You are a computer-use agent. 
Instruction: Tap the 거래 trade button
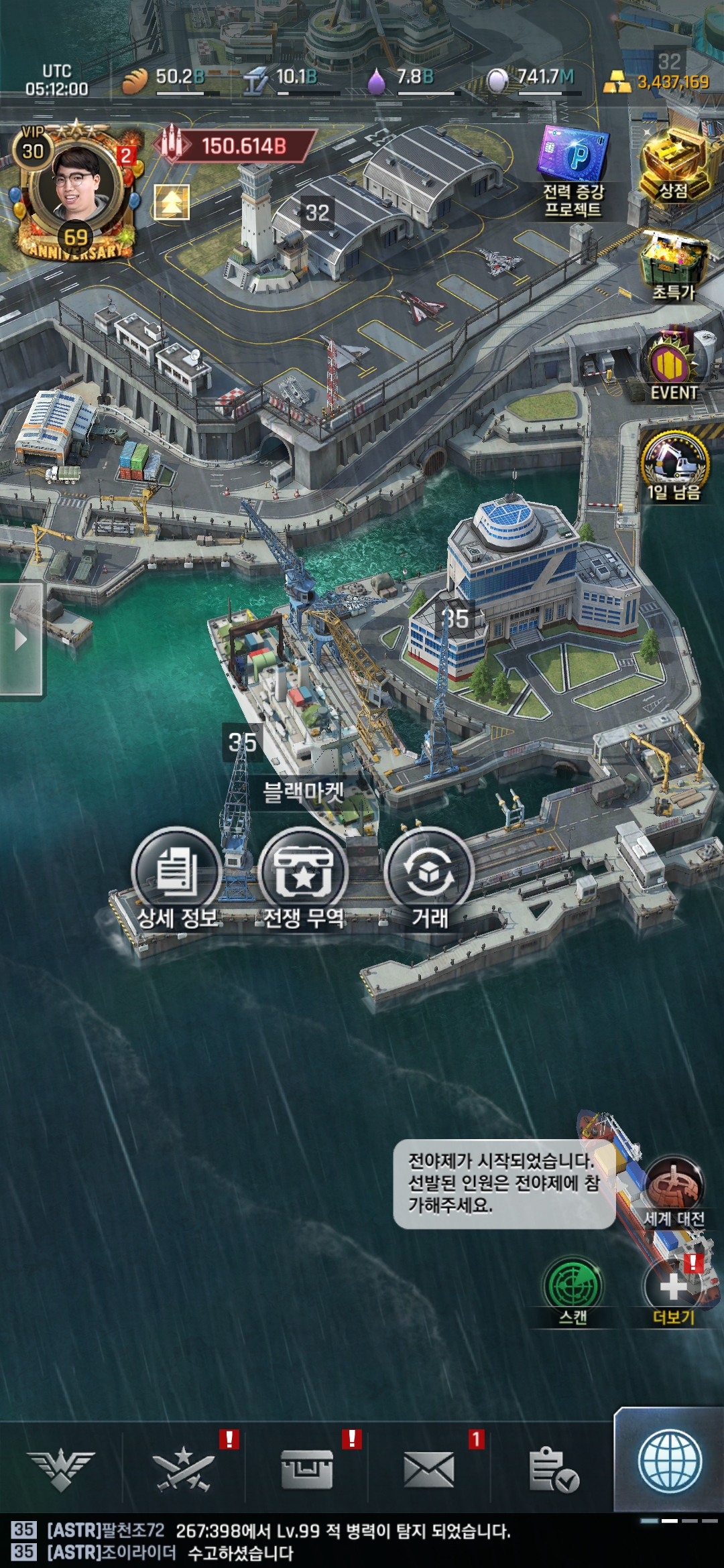point(430,872)
